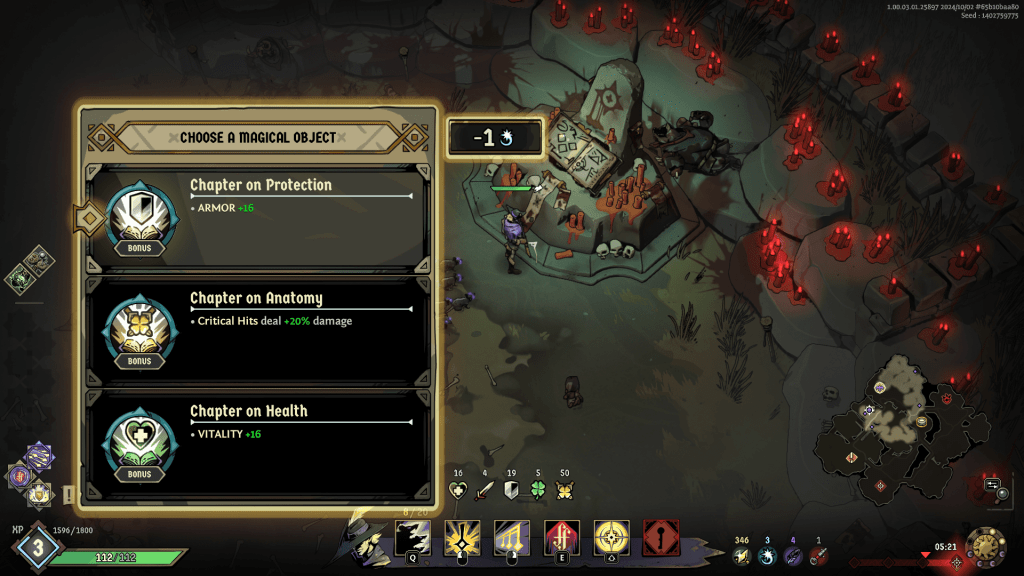Check the shield armor stat icon

pos(511,491)
